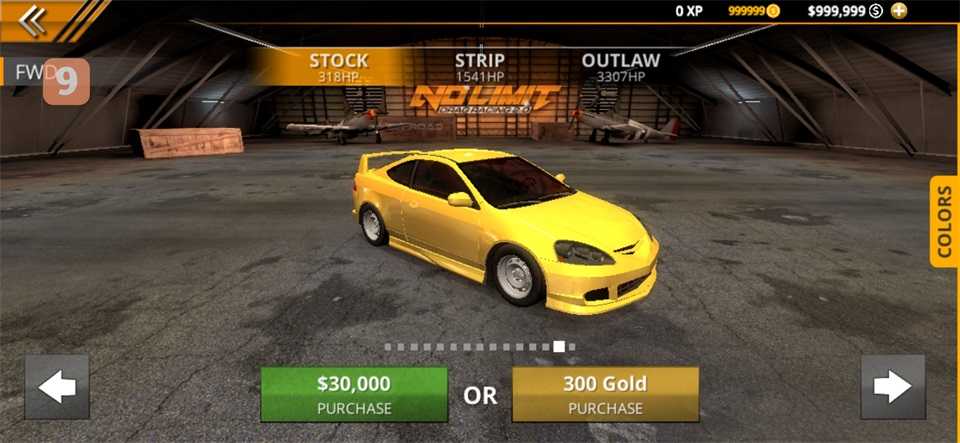This screenshot has height=443, width=960.
Task: Purchase the car for $30,000
Action: pos(354,394)
